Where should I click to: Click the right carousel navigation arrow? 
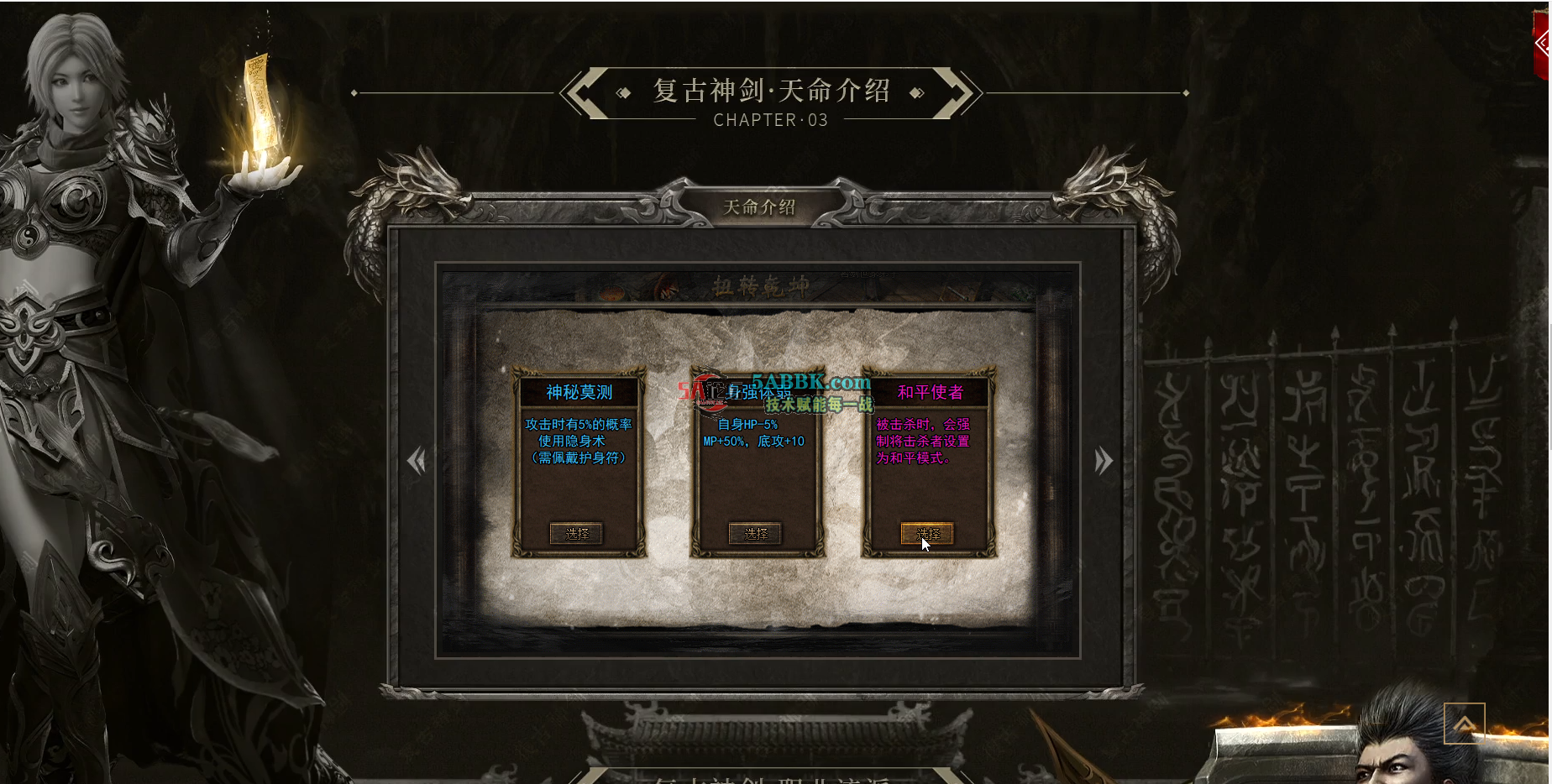point(1104,461)
